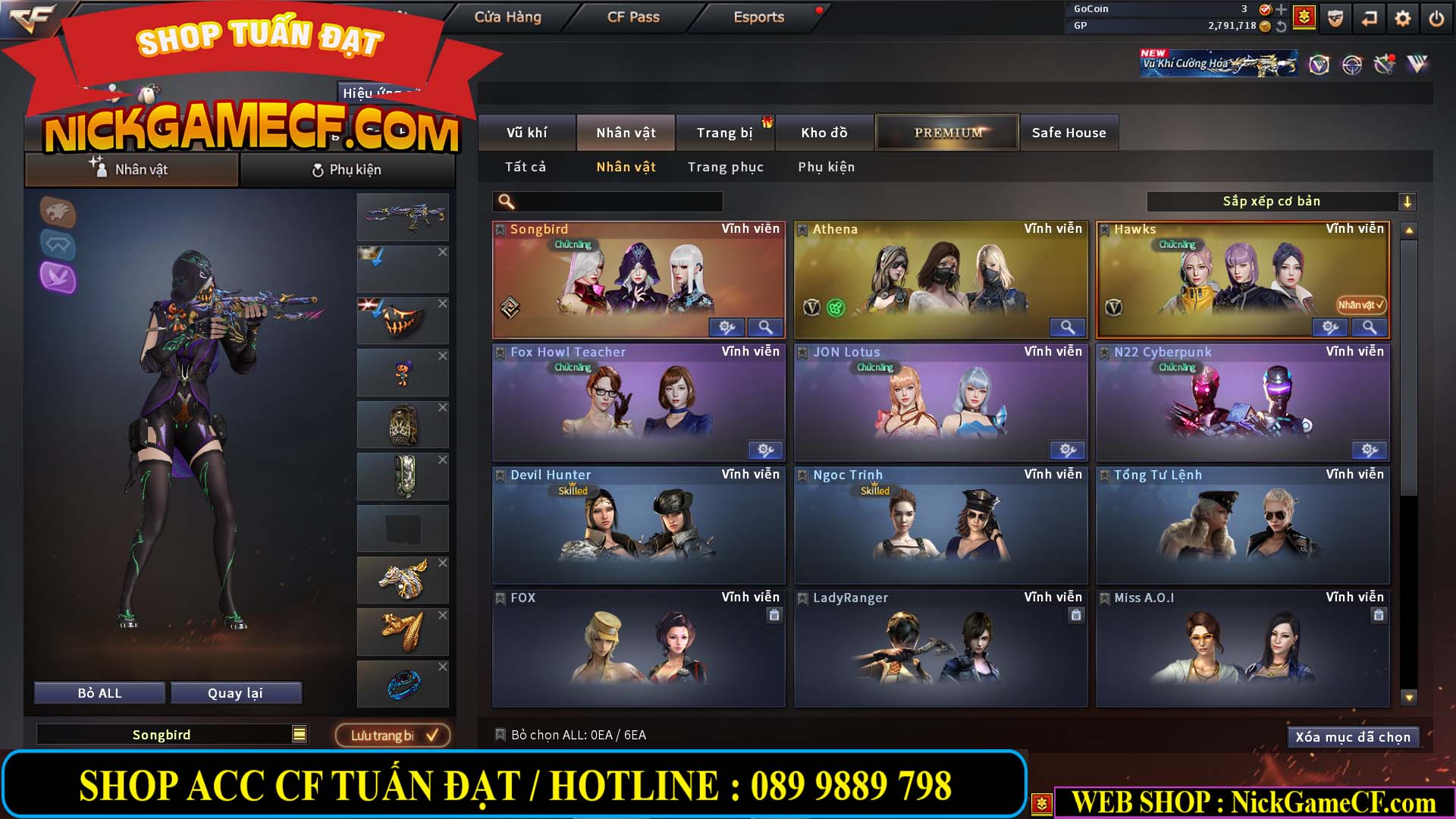Click the red star rank badge icon
This screenshot has height=819, width=1456.
point(1303,17)
